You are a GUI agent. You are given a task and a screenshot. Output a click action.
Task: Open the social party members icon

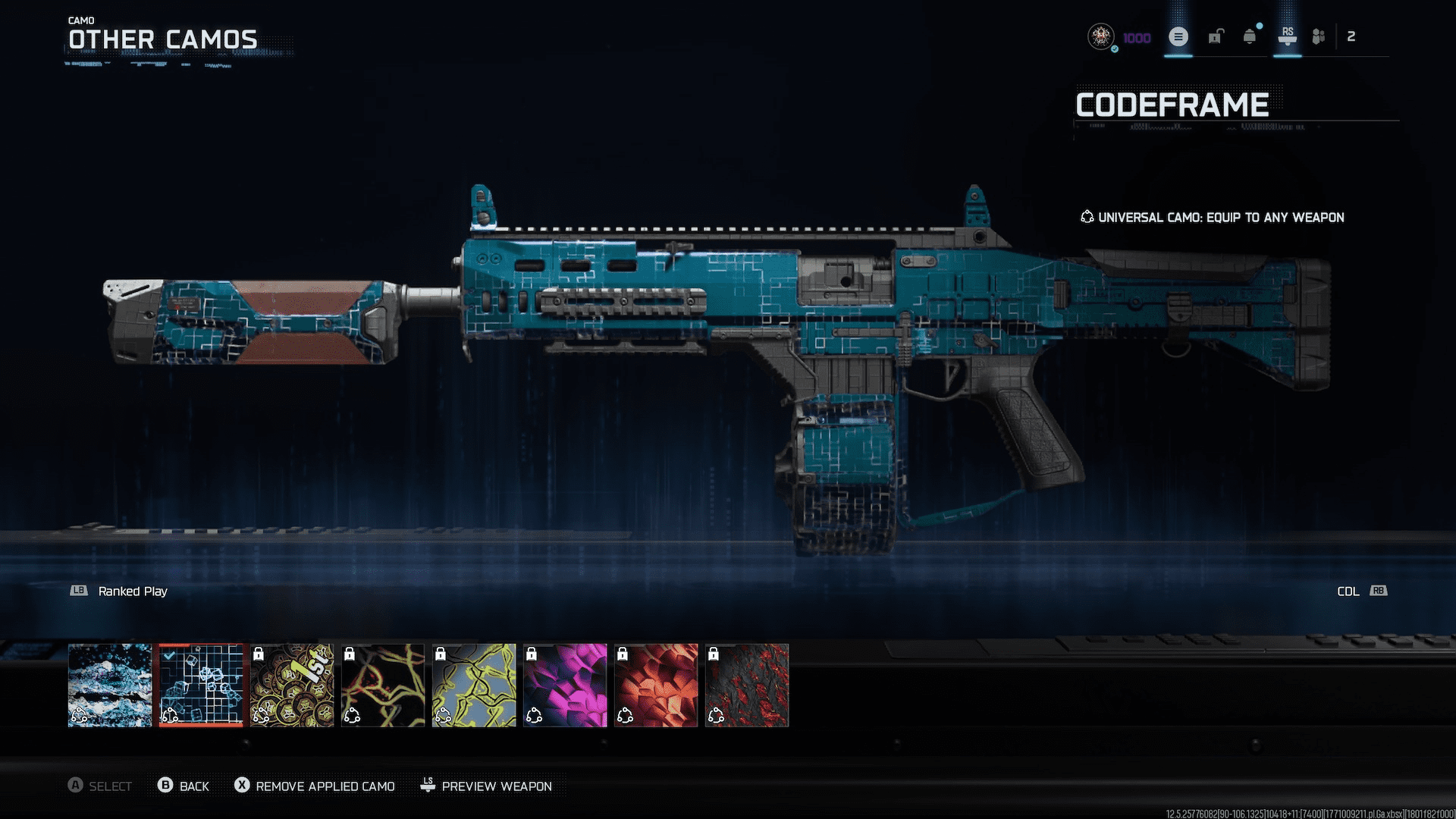1319,36
